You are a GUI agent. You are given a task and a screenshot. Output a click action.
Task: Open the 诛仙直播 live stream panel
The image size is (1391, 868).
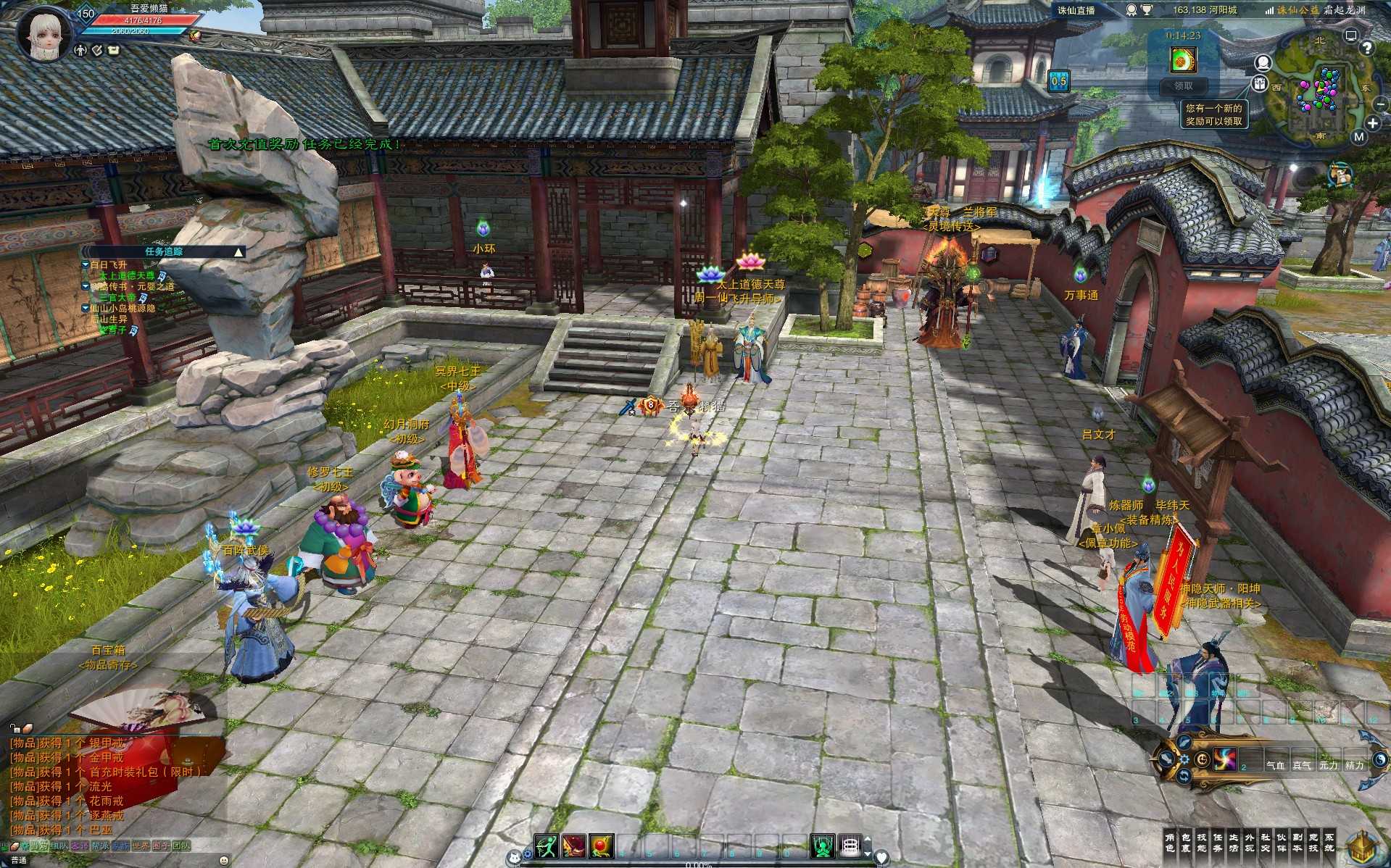tap(1076, 10)
